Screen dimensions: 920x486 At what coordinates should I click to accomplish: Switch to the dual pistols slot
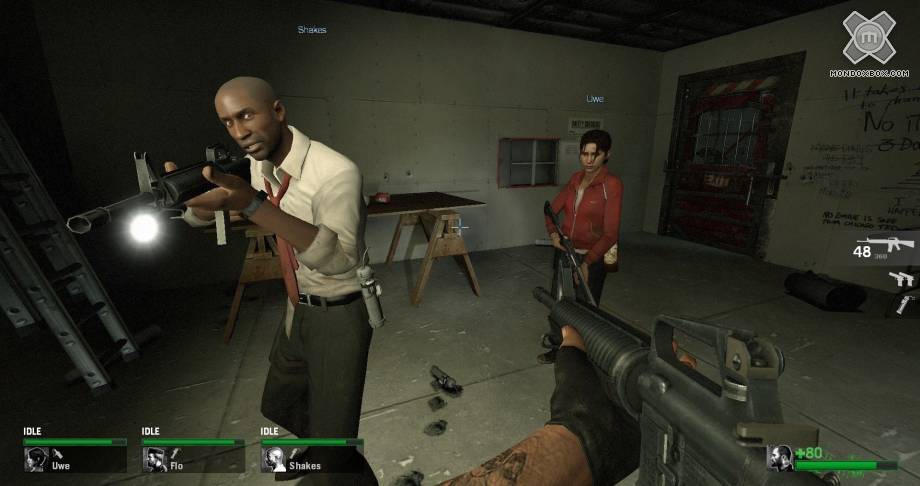pyautogui.click(x=903, y=279)
